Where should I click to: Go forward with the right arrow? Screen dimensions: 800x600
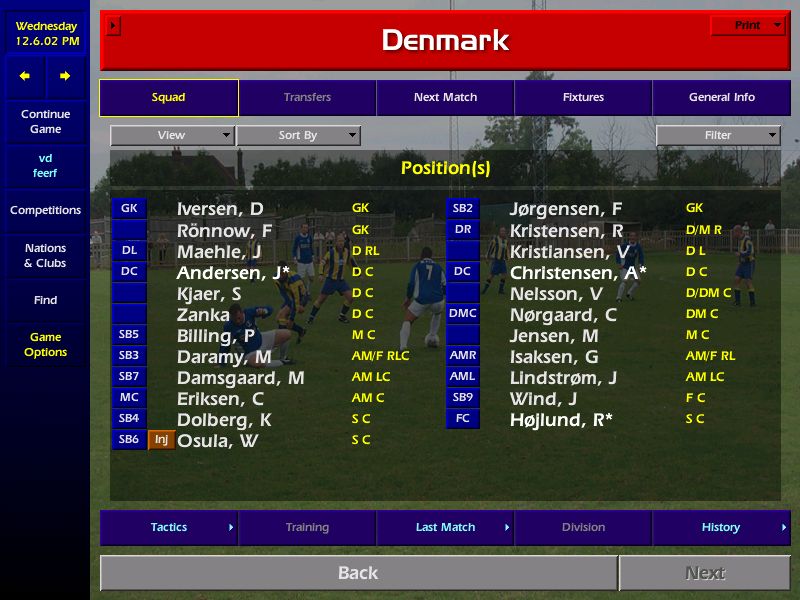pyautogui.click(x=65, y=76)
